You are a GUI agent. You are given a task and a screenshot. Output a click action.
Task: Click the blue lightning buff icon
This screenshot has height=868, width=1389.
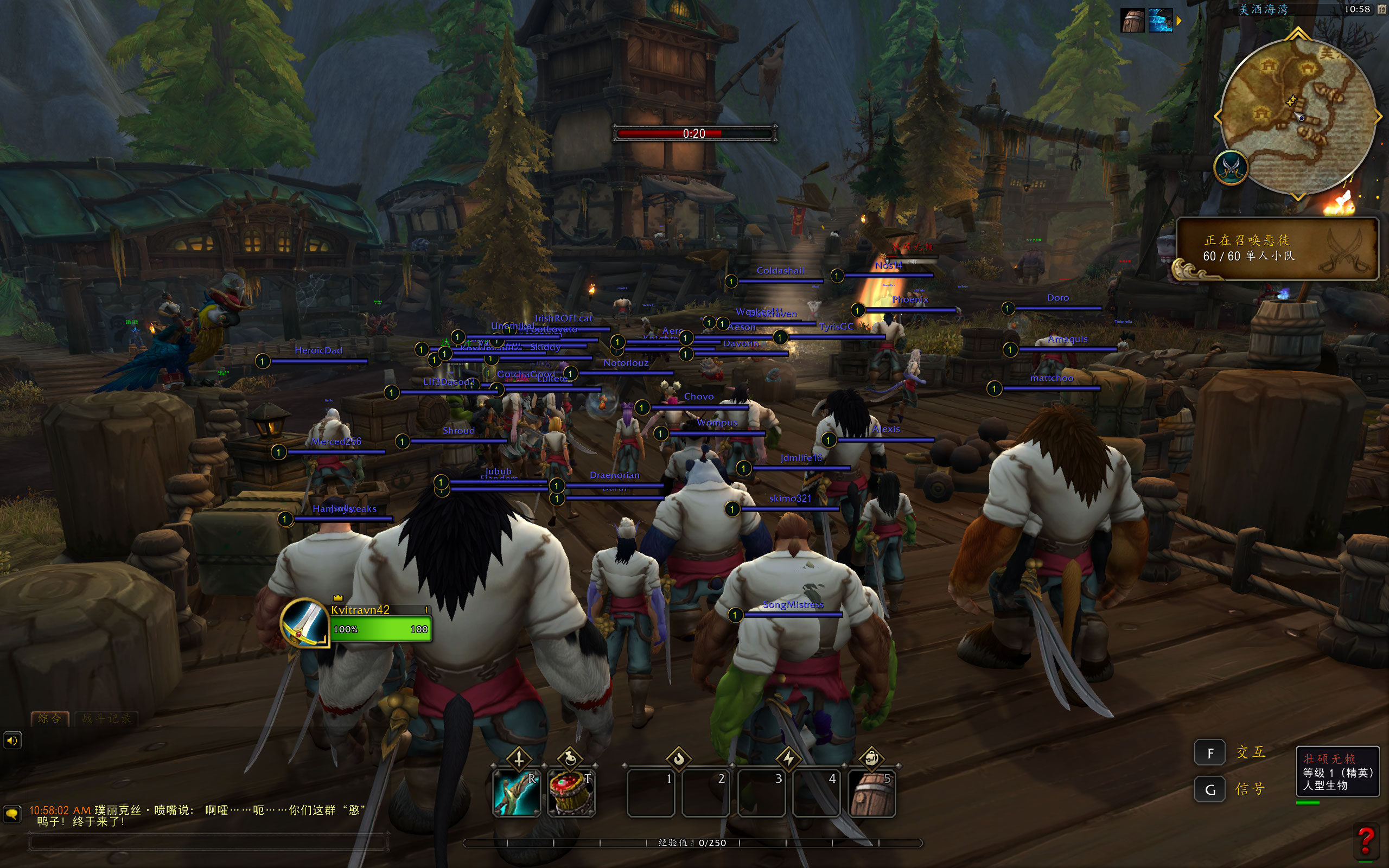[x=1160, y=21]
